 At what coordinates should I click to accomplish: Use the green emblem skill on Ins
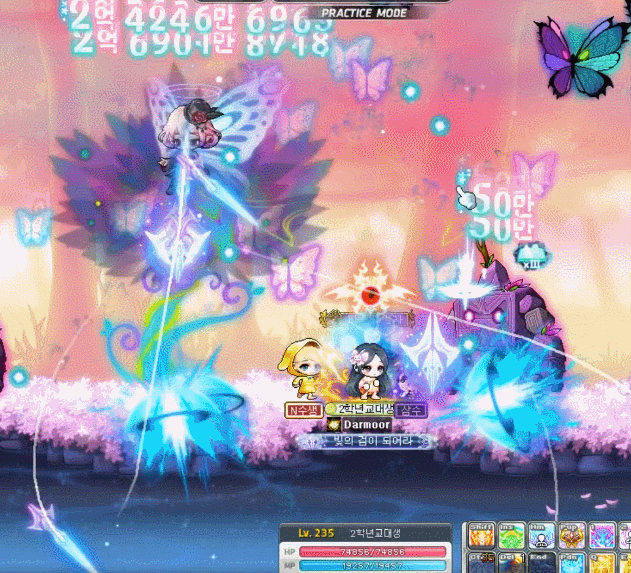tap(511, 536)
